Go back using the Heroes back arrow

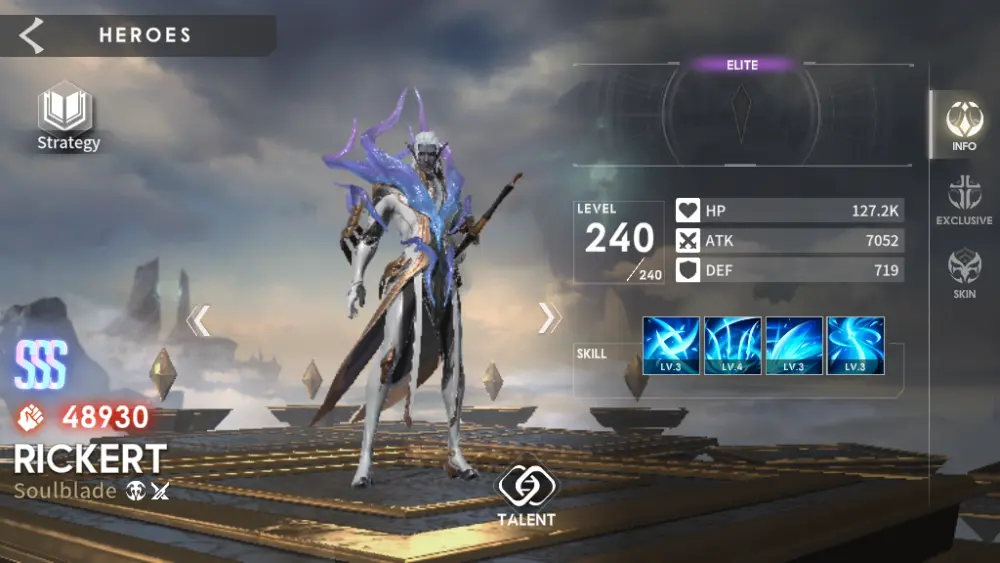click(32, 35)
